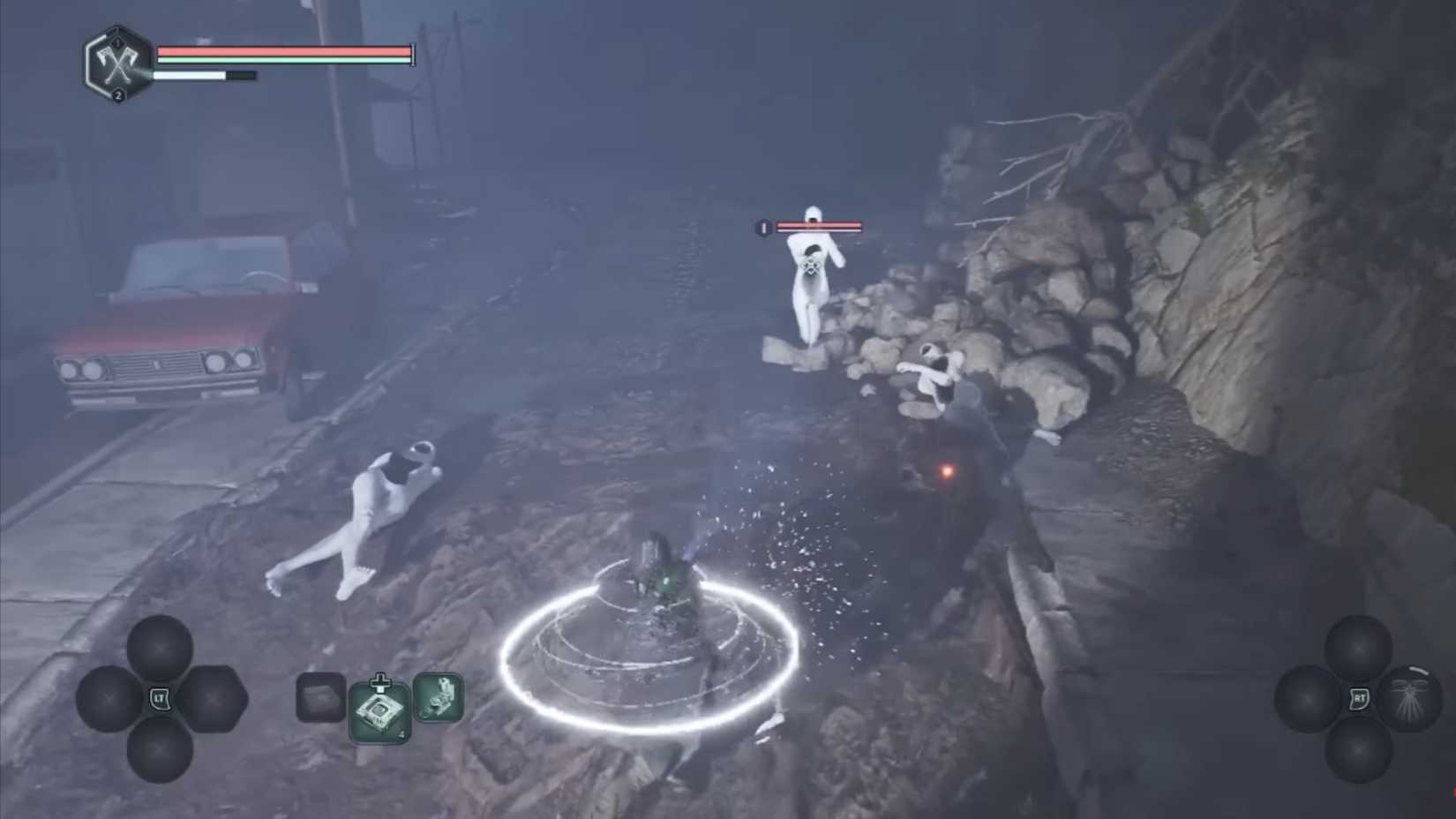Click the crossed axes weapon emblem

tap(117, 64)
